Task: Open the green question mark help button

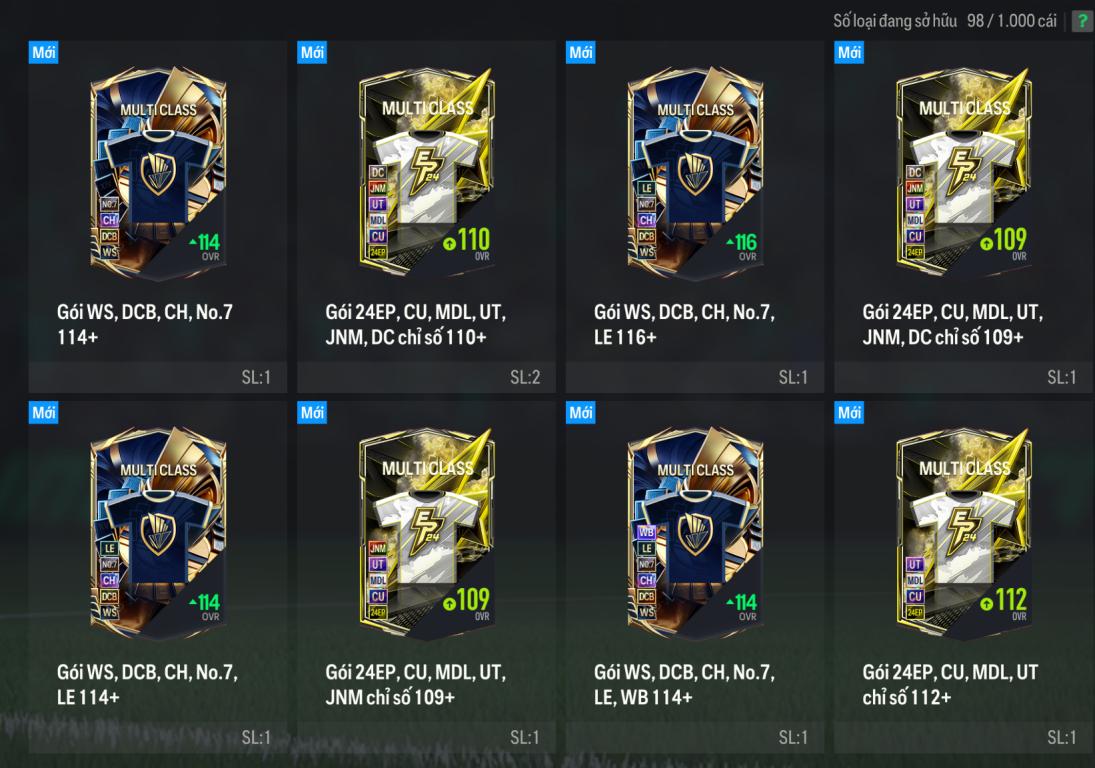Action: (x=1082, y=22)
